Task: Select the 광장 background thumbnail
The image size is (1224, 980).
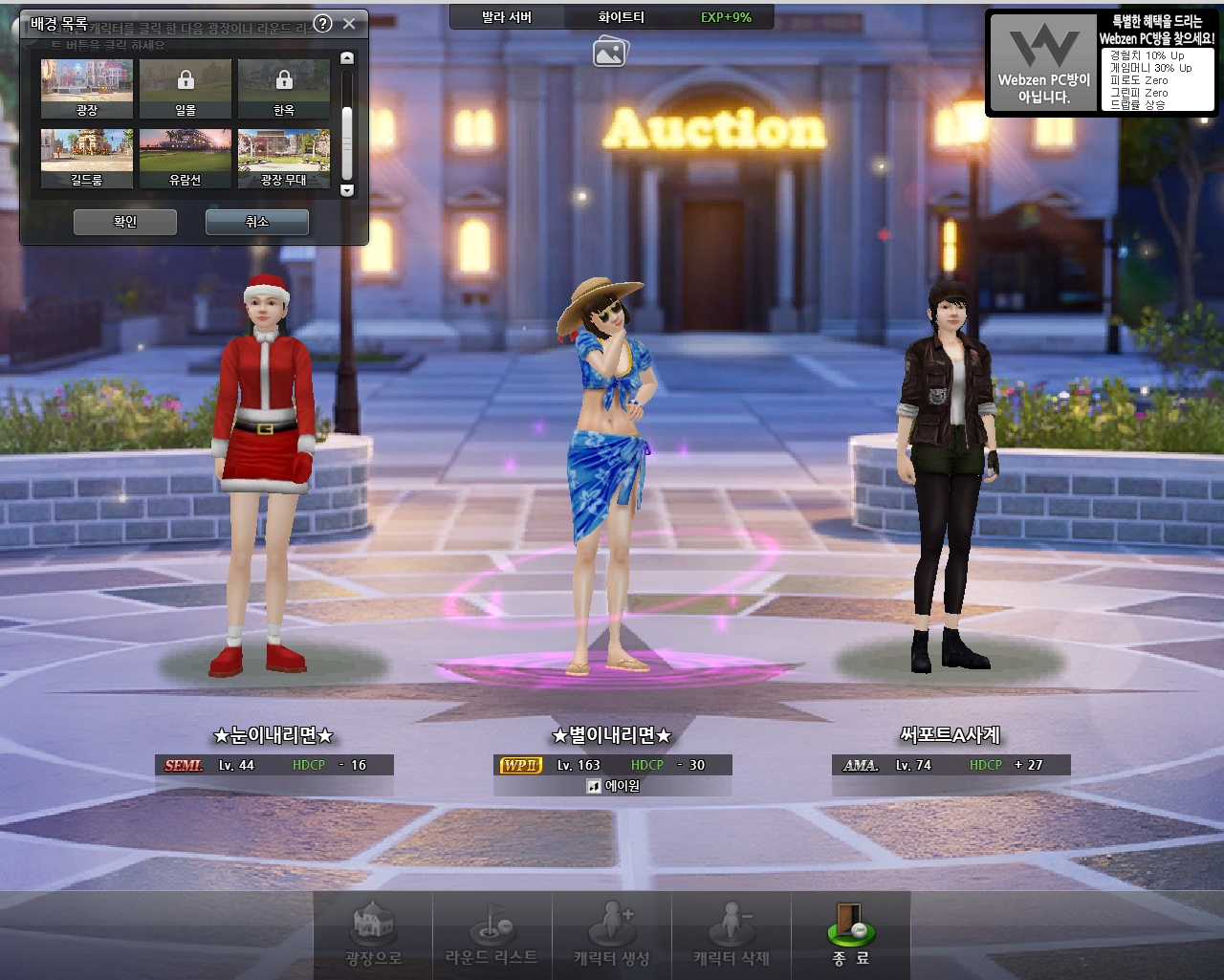Action: point(87,88)
